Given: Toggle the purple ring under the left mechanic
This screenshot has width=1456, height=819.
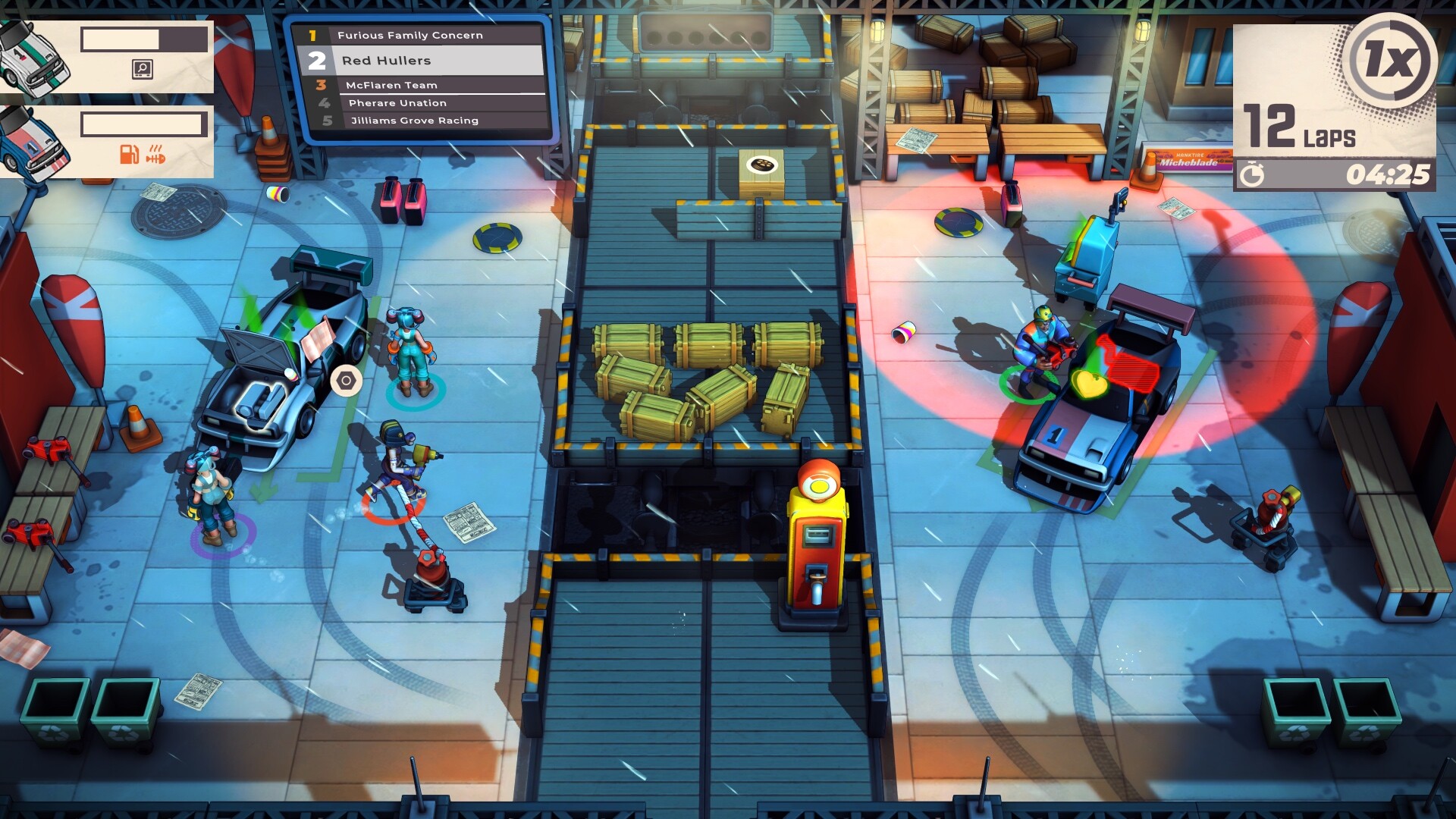Looking at the screenshot, I should (x=219, y=535).
